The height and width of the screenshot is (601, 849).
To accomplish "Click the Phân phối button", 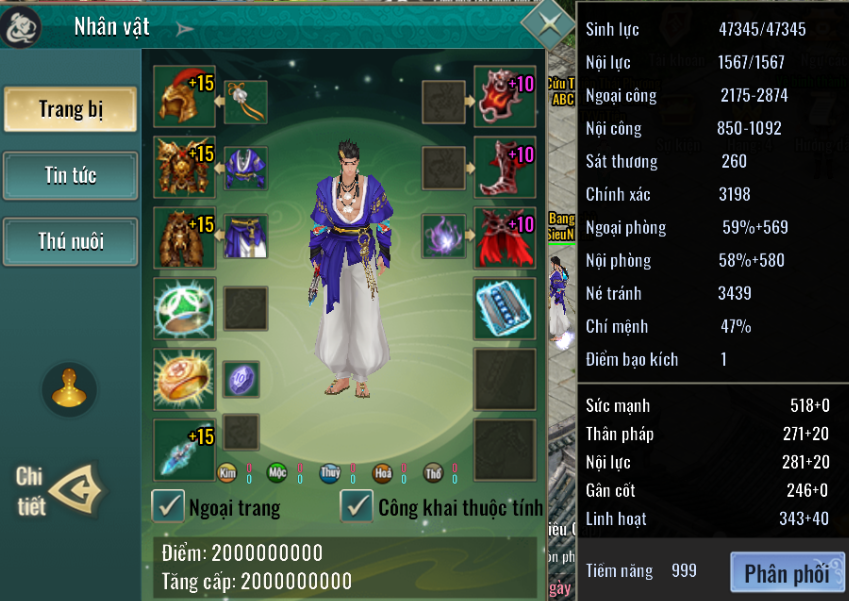I will point(786,573).
